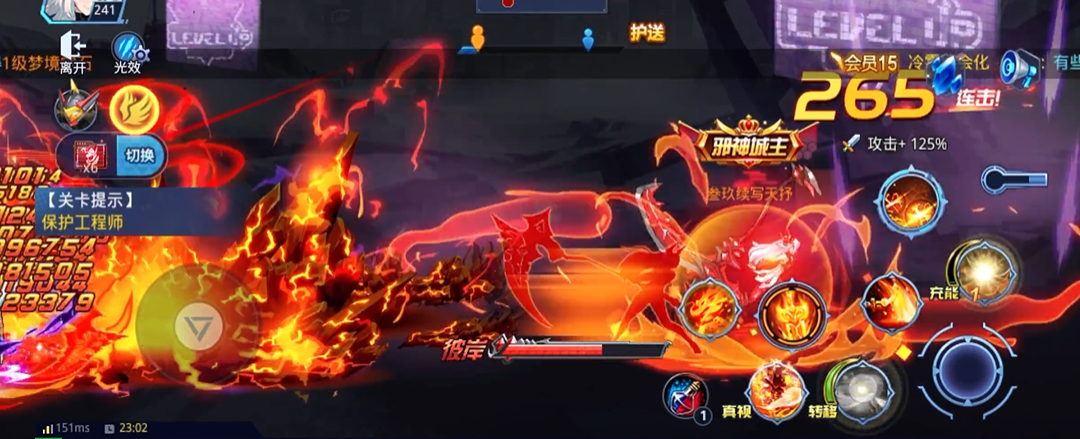Click the 切换 (Switch) button
Screen dimensions: 1080x439
point(140,157)
